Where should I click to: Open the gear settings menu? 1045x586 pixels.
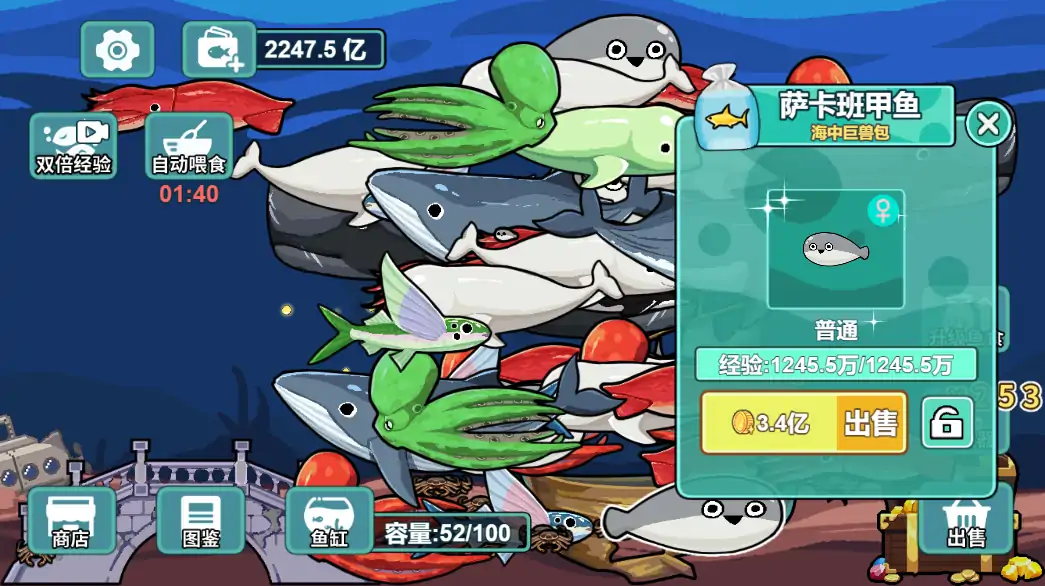[x=117, y=49]
